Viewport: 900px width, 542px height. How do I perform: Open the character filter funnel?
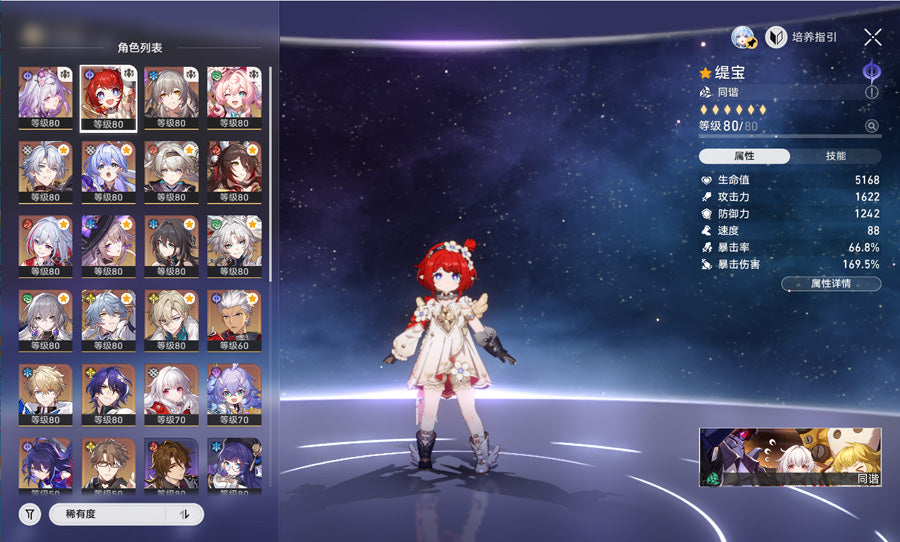[x=30, y=514]
